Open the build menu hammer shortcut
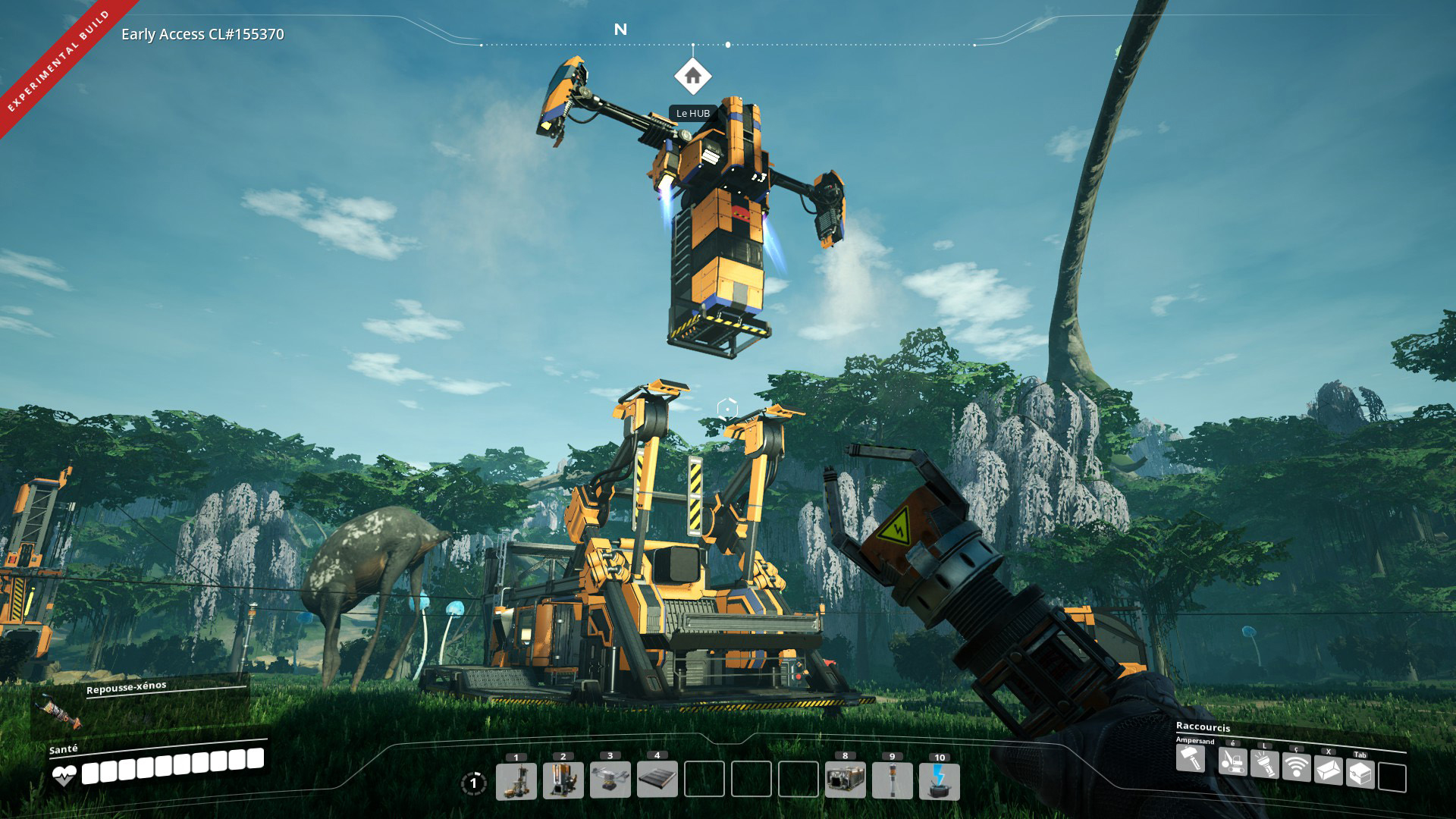This screenshot has height=819, width=1456. (x=1191, y=759)
